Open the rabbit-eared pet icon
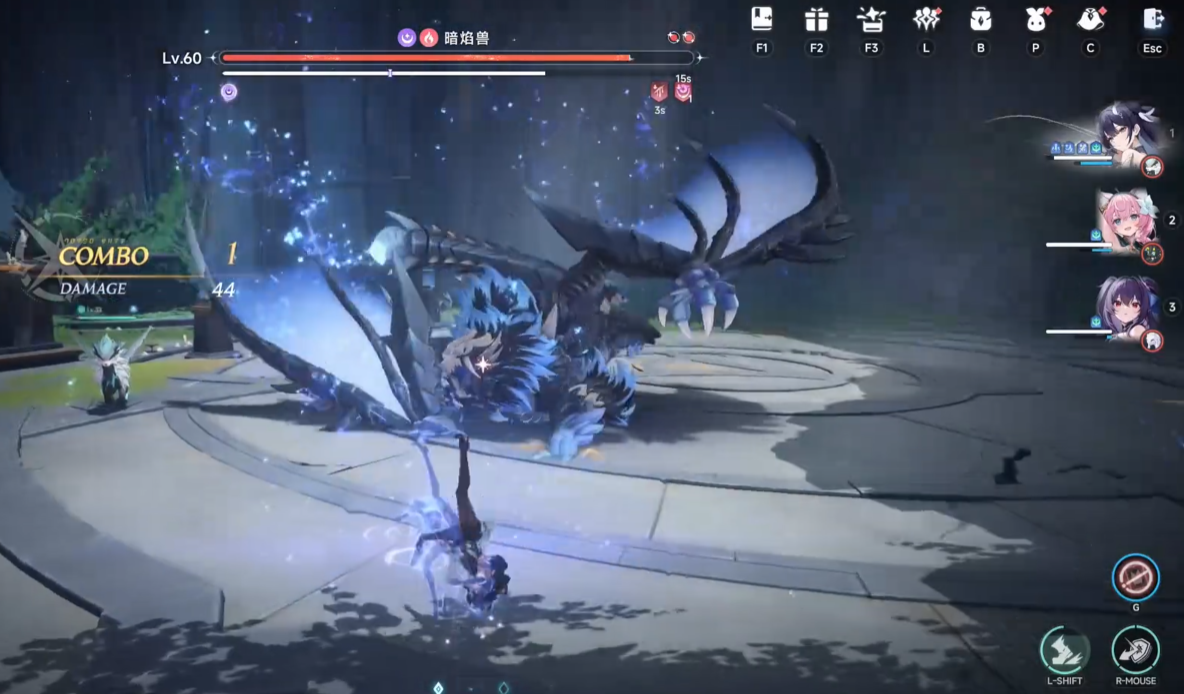Screen dimensions: 1184x694 (x=1035, y=20)
